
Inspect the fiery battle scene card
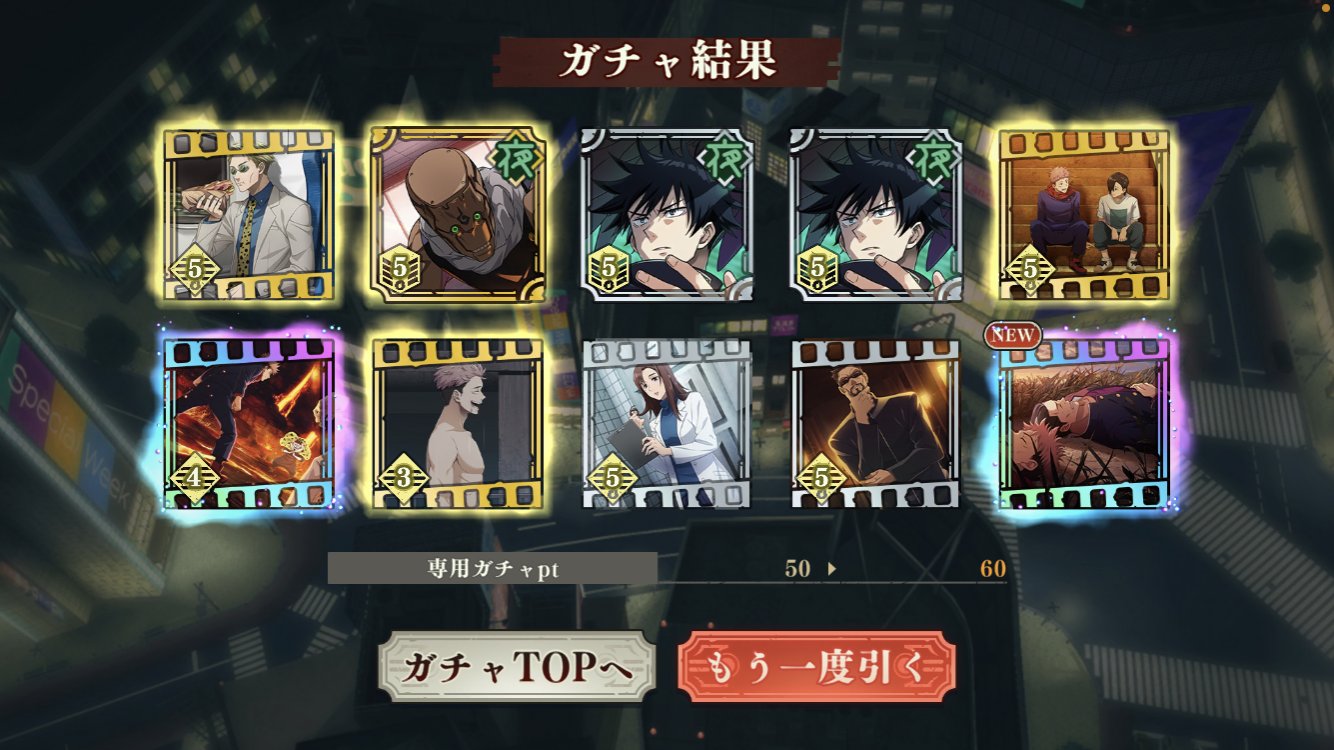click(249, 424)
